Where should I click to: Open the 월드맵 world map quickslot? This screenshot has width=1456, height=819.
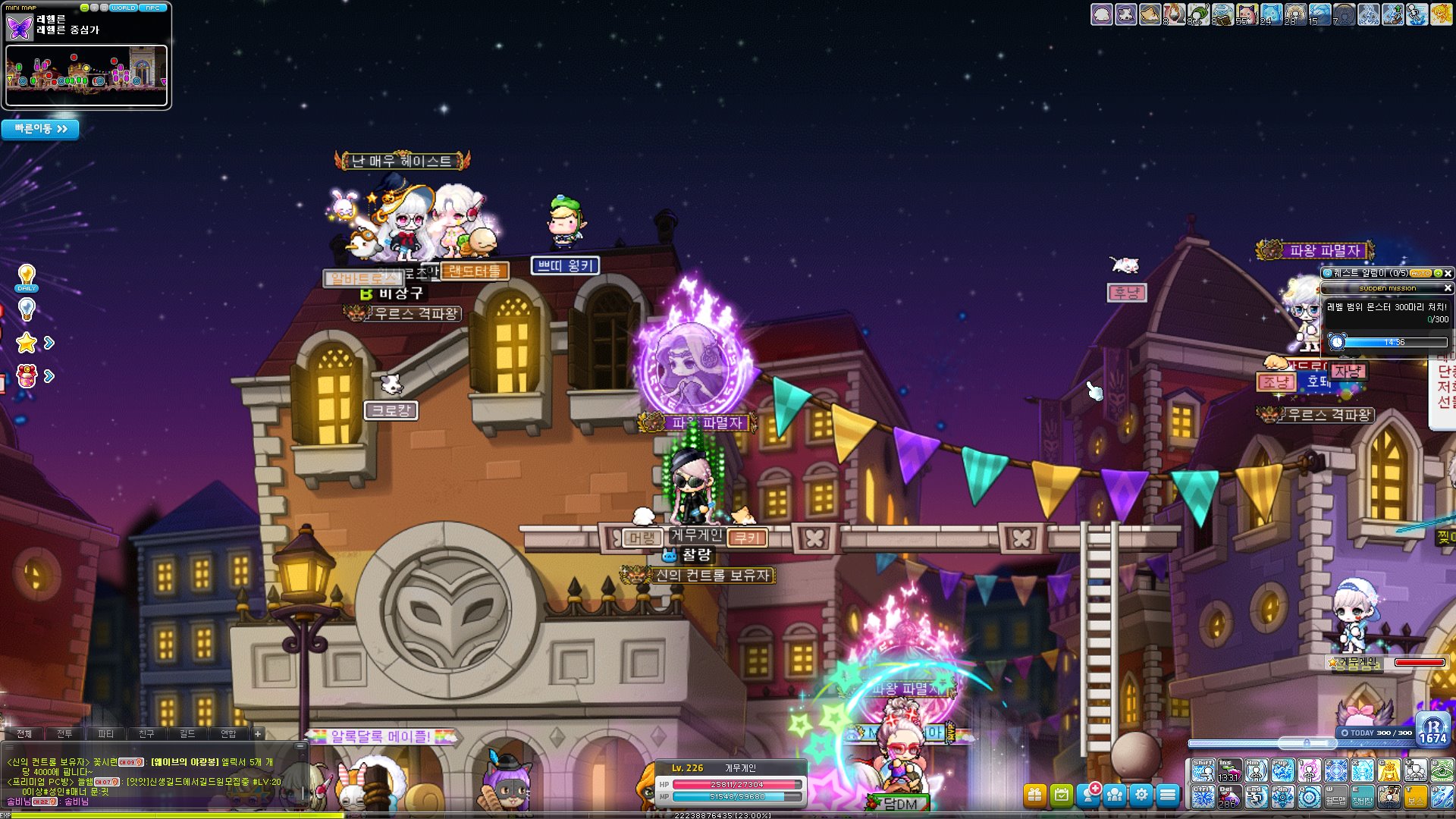click(1335, 797)
